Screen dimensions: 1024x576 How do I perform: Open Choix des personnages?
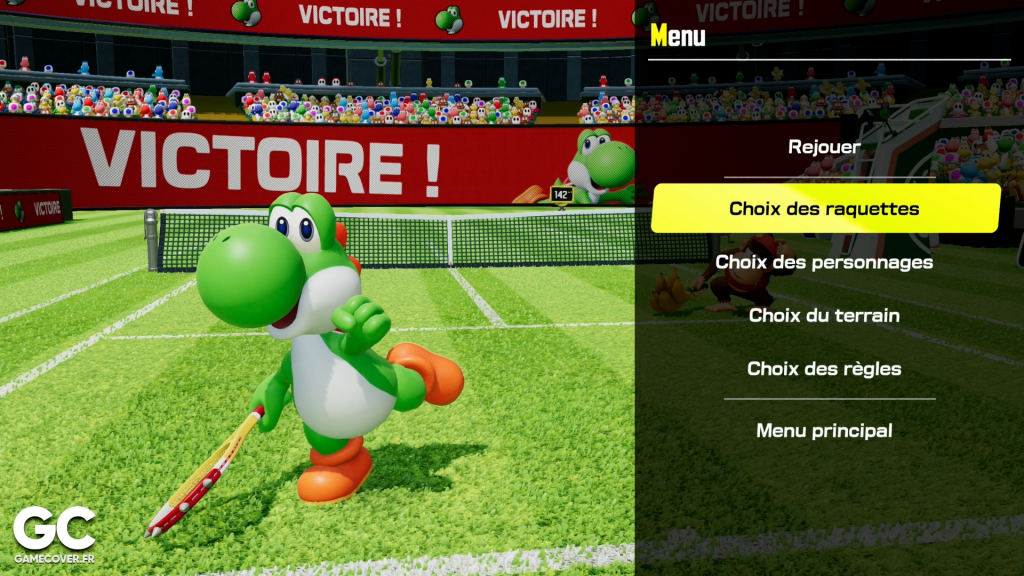(x=825, y=262)
